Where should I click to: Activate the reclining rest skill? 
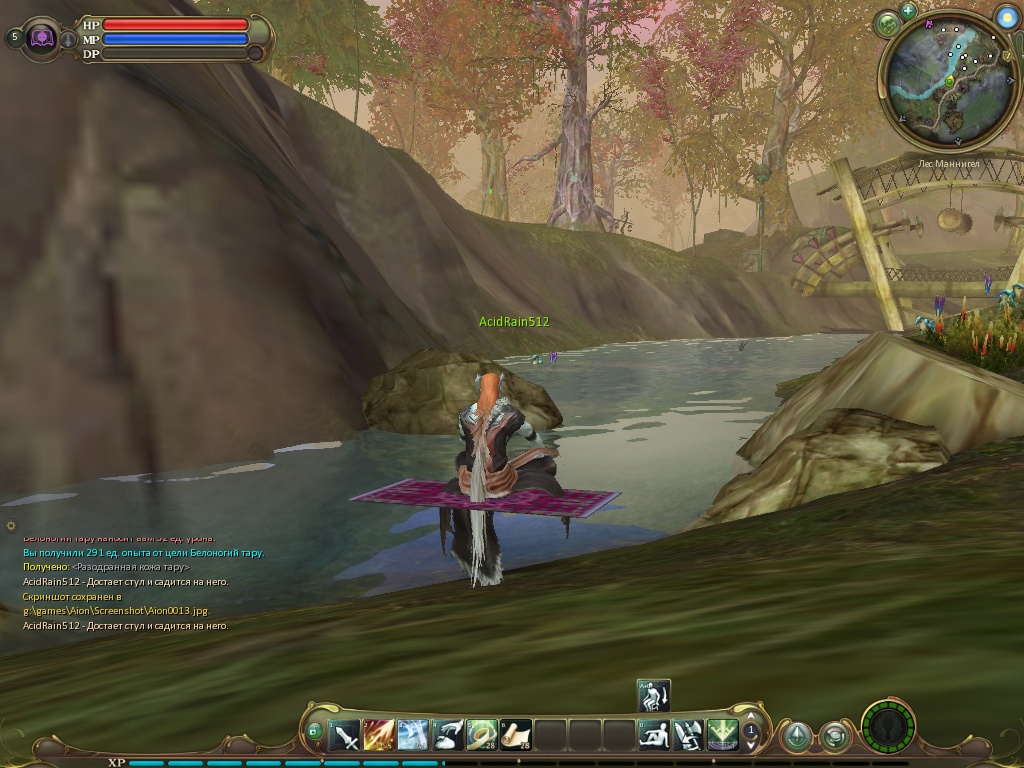tap(654, 736)
